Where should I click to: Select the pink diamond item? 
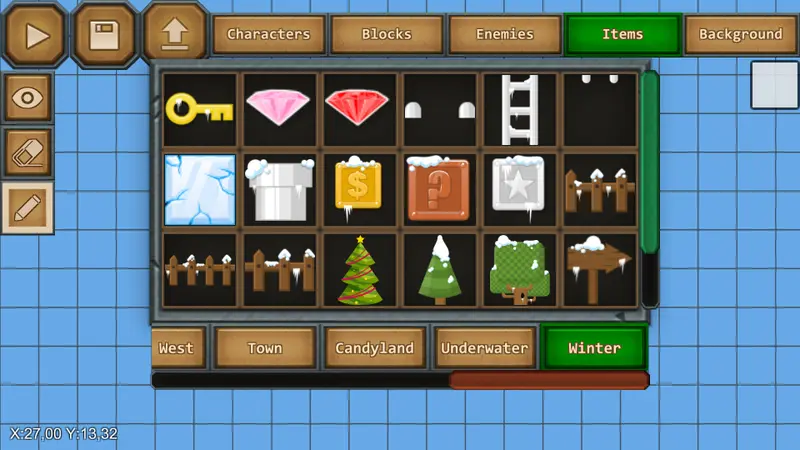[280, 108]
